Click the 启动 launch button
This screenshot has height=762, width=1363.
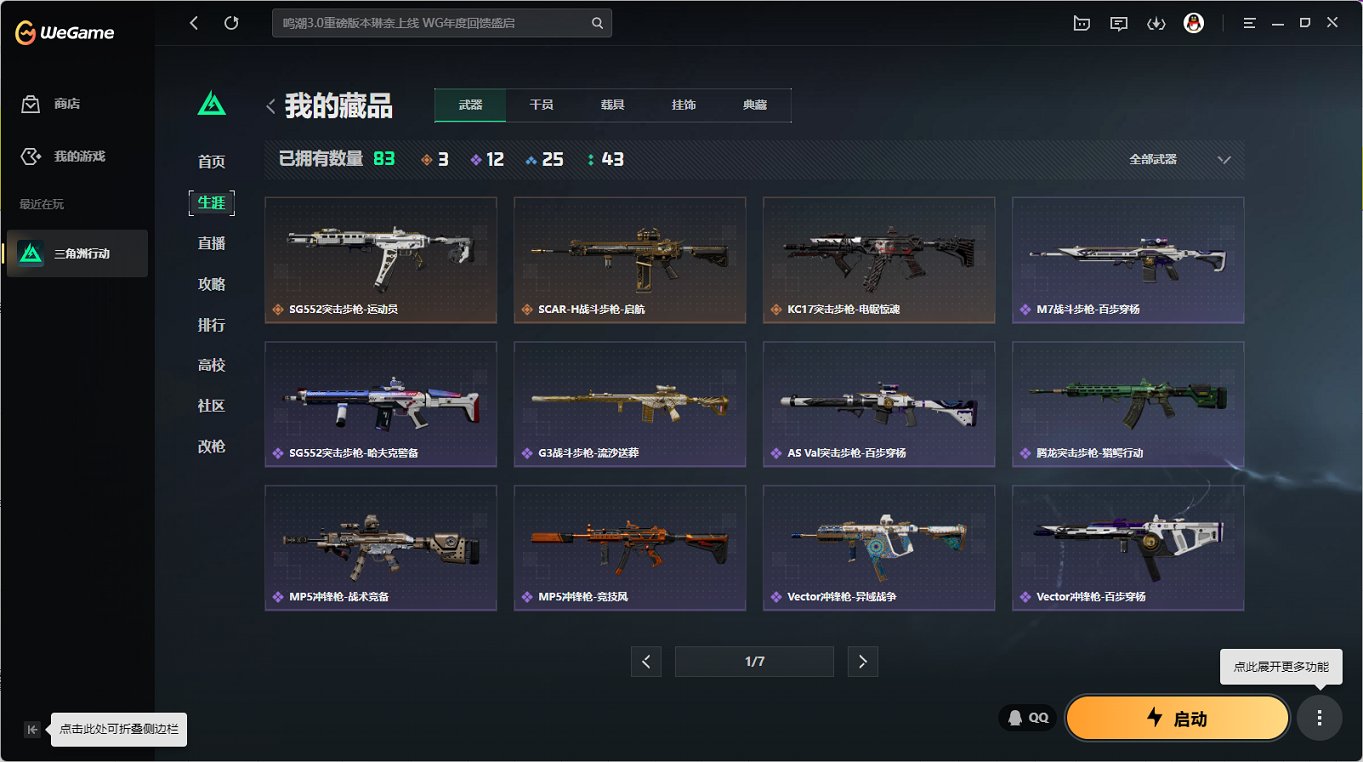[x=1177, y=717]
